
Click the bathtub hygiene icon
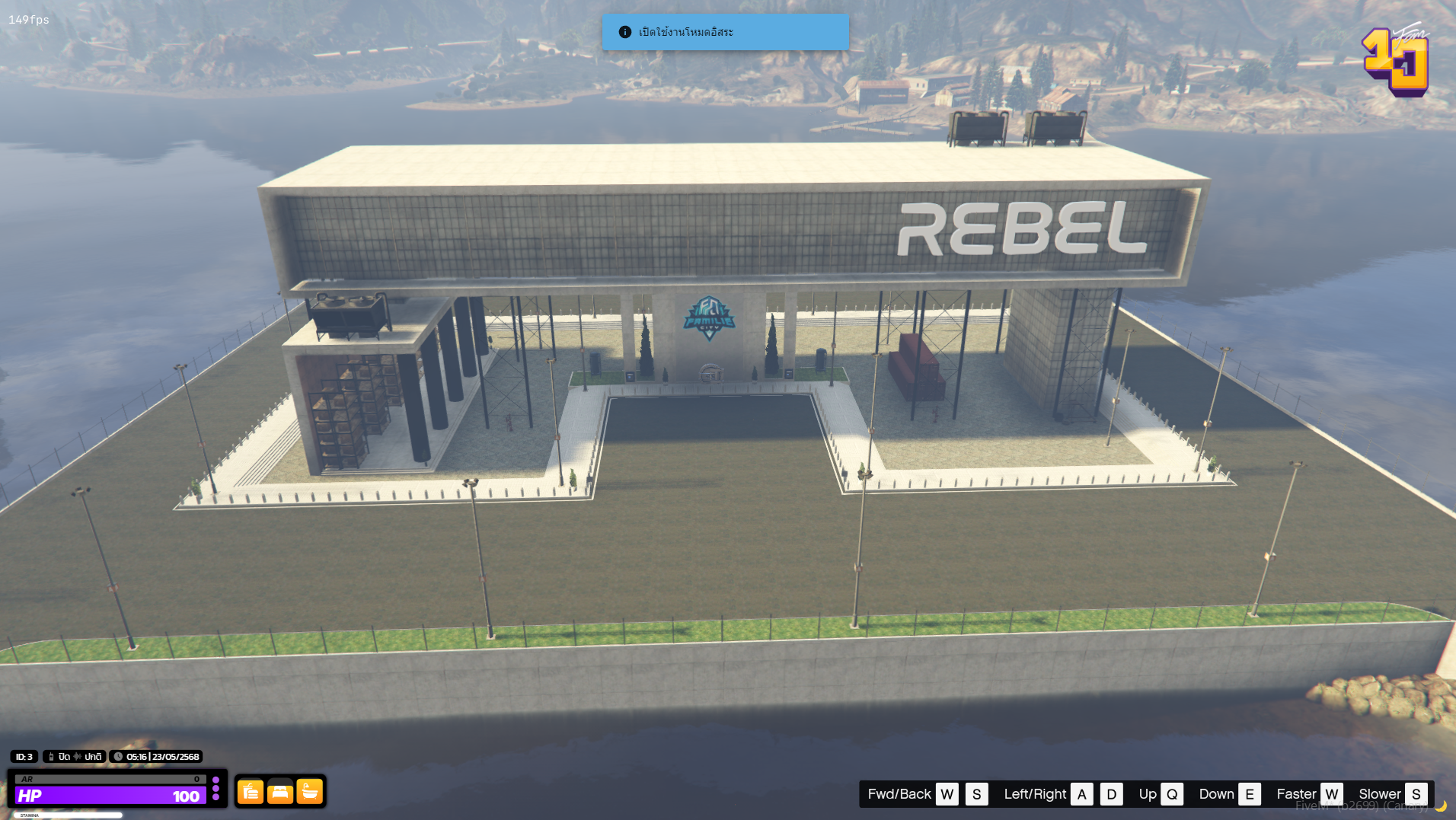pos(309,792)
